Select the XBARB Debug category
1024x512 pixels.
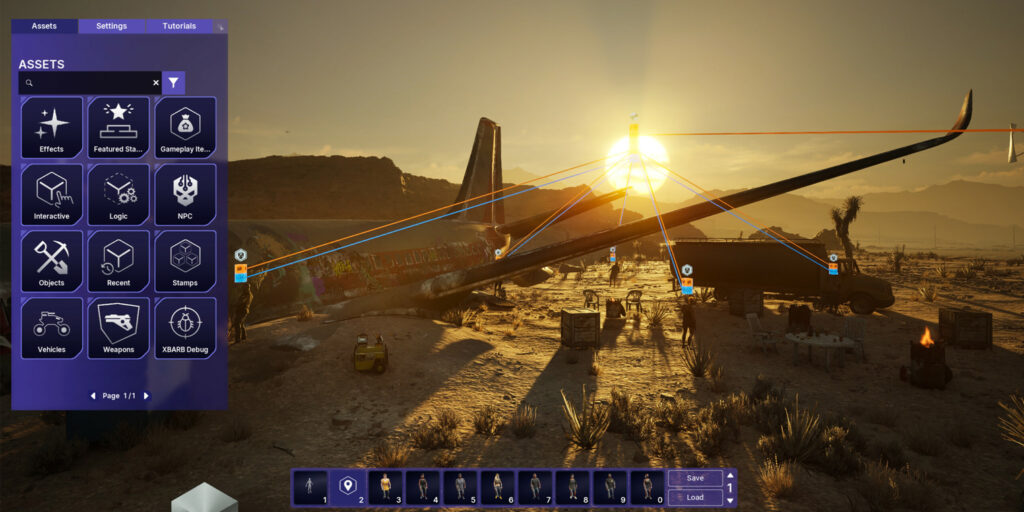point(185,328)
